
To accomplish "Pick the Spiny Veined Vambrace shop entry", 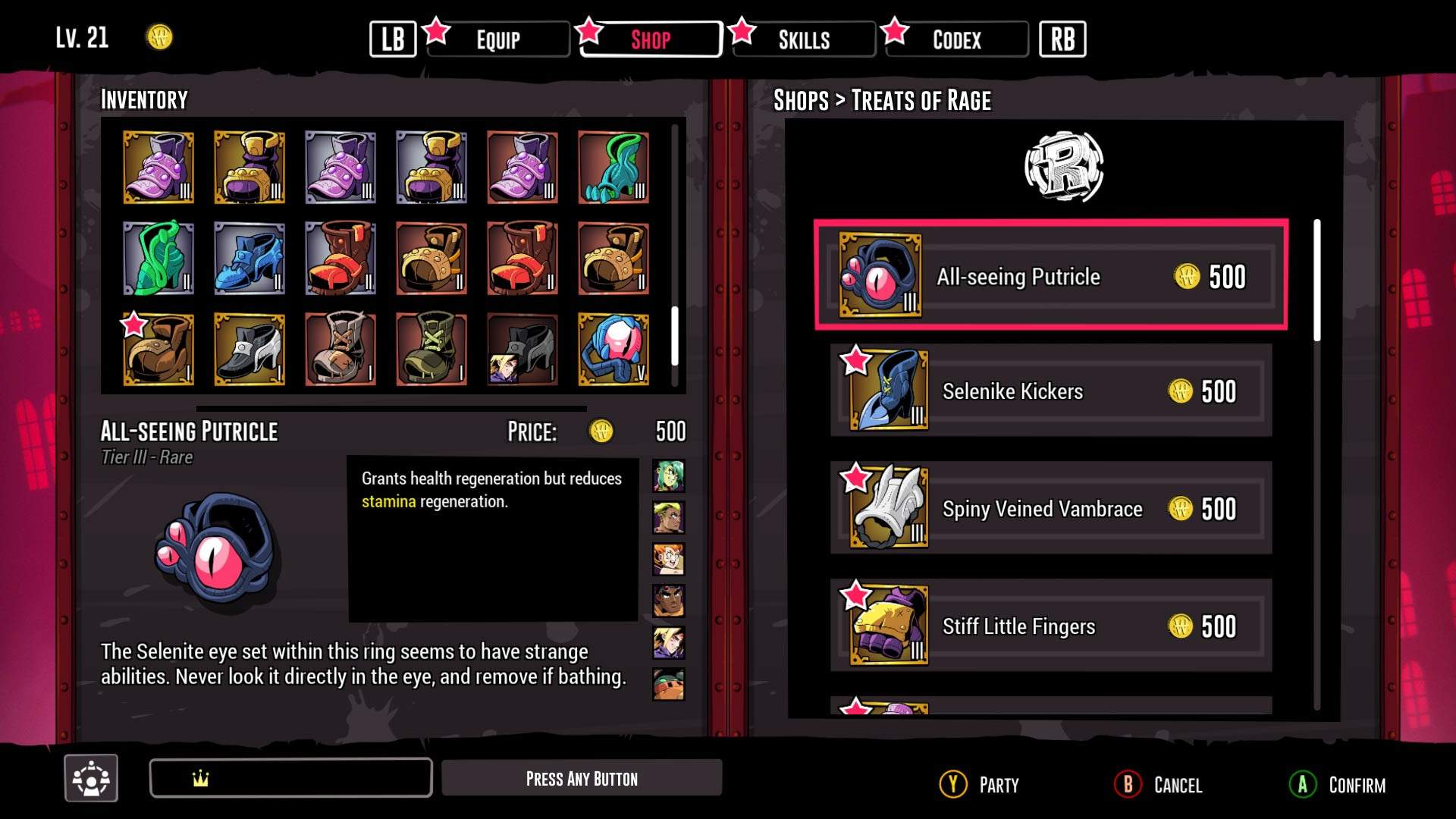I will pos(1051,509).
